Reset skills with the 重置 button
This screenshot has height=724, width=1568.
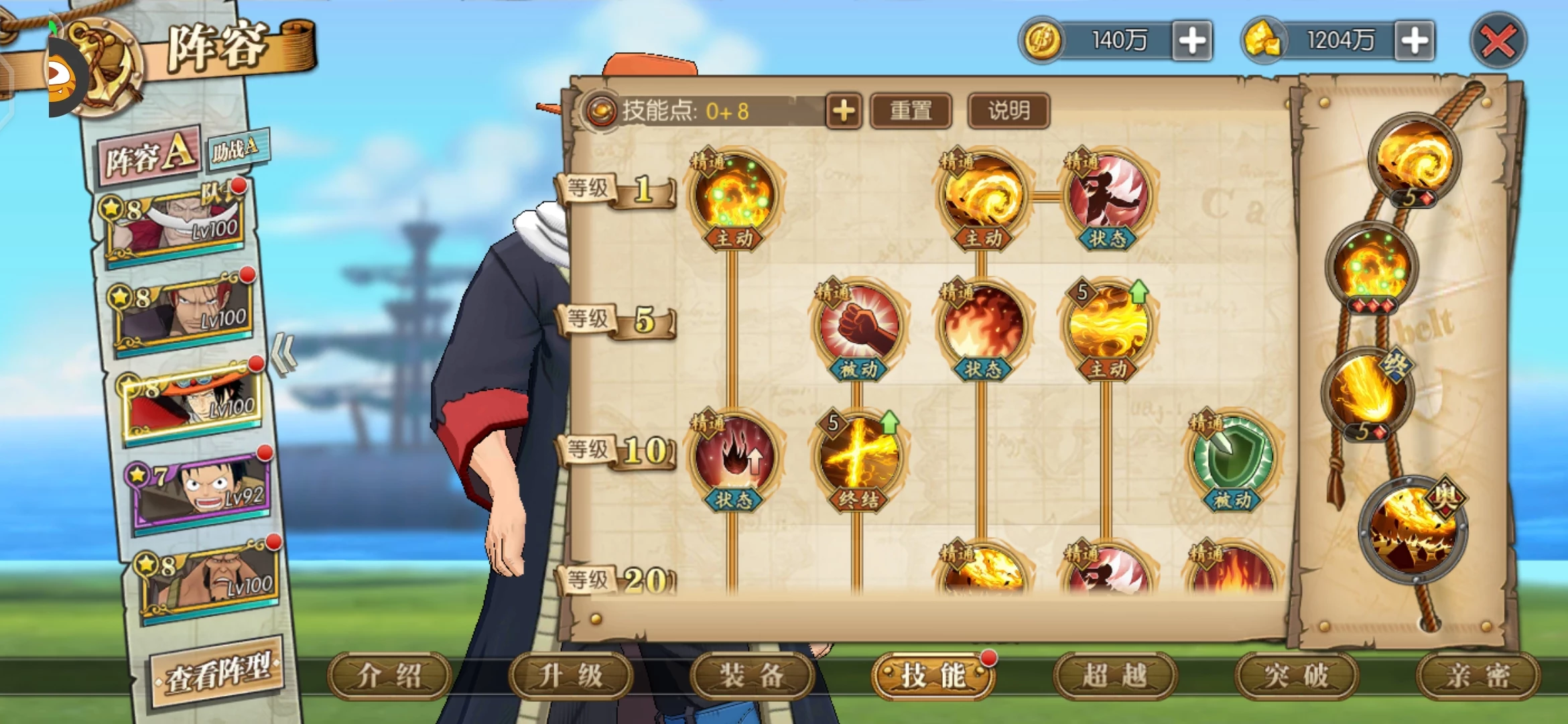click(x=911, y=111)
